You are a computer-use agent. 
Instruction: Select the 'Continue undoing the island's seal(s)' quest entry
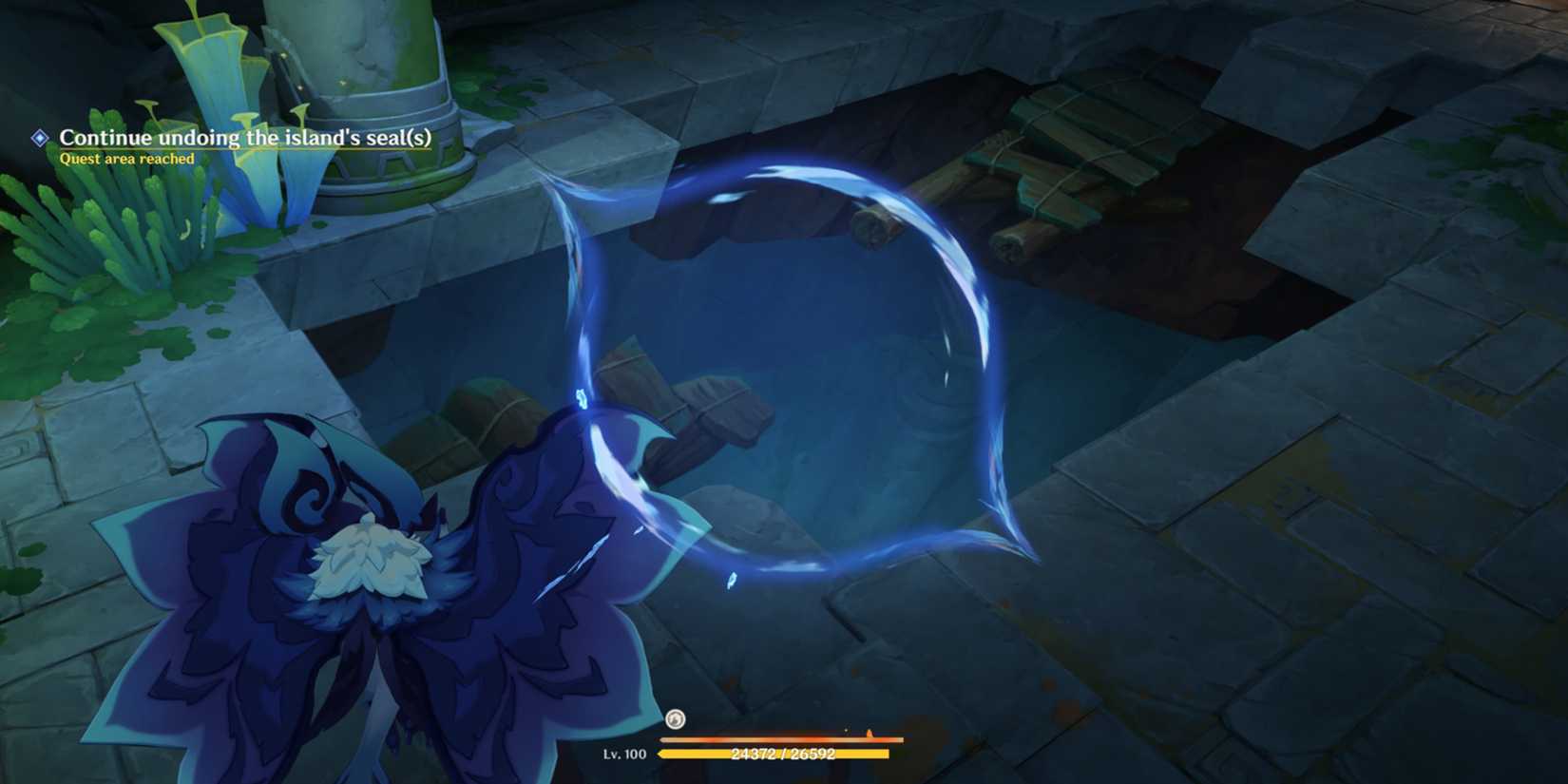(247, 138)
